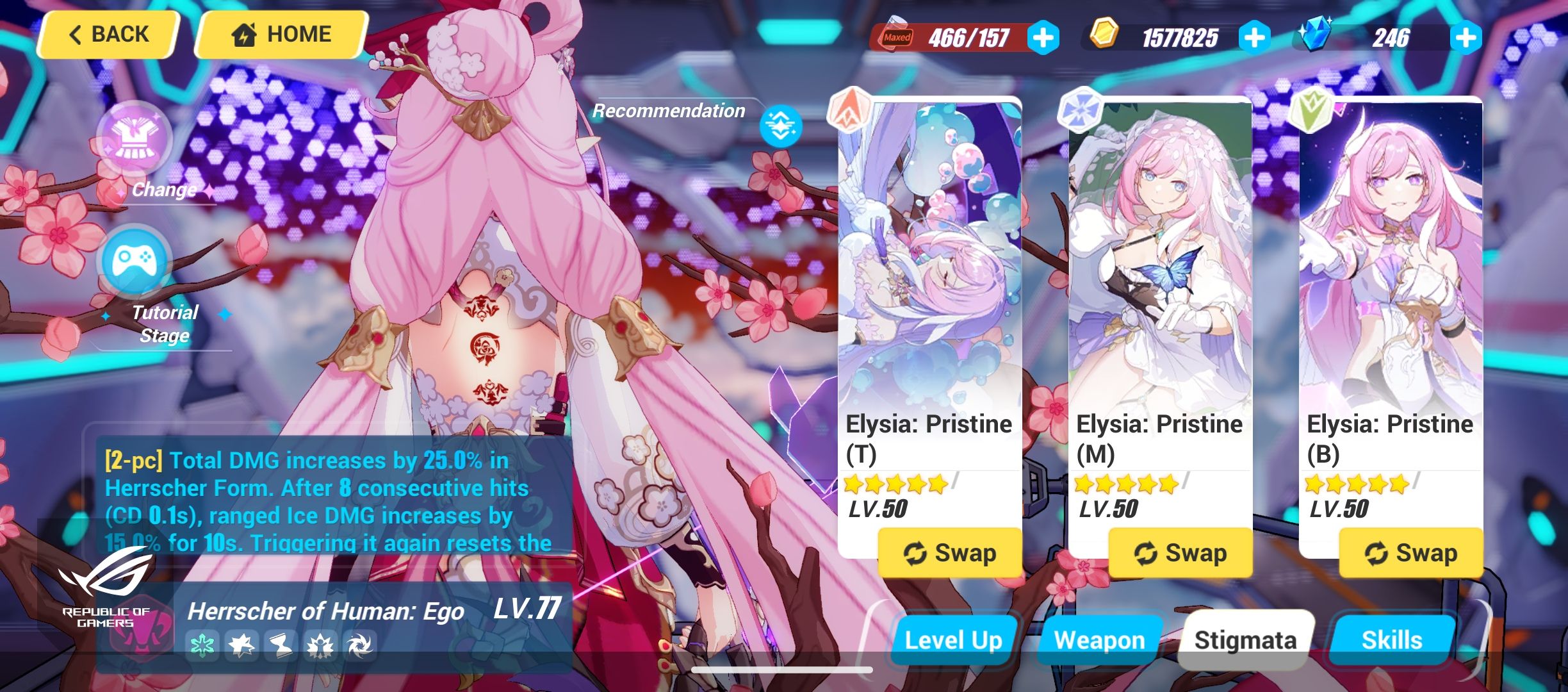Switch to the Skills tab
The width and height of the screenshot is (1568, 692).
1390,639
